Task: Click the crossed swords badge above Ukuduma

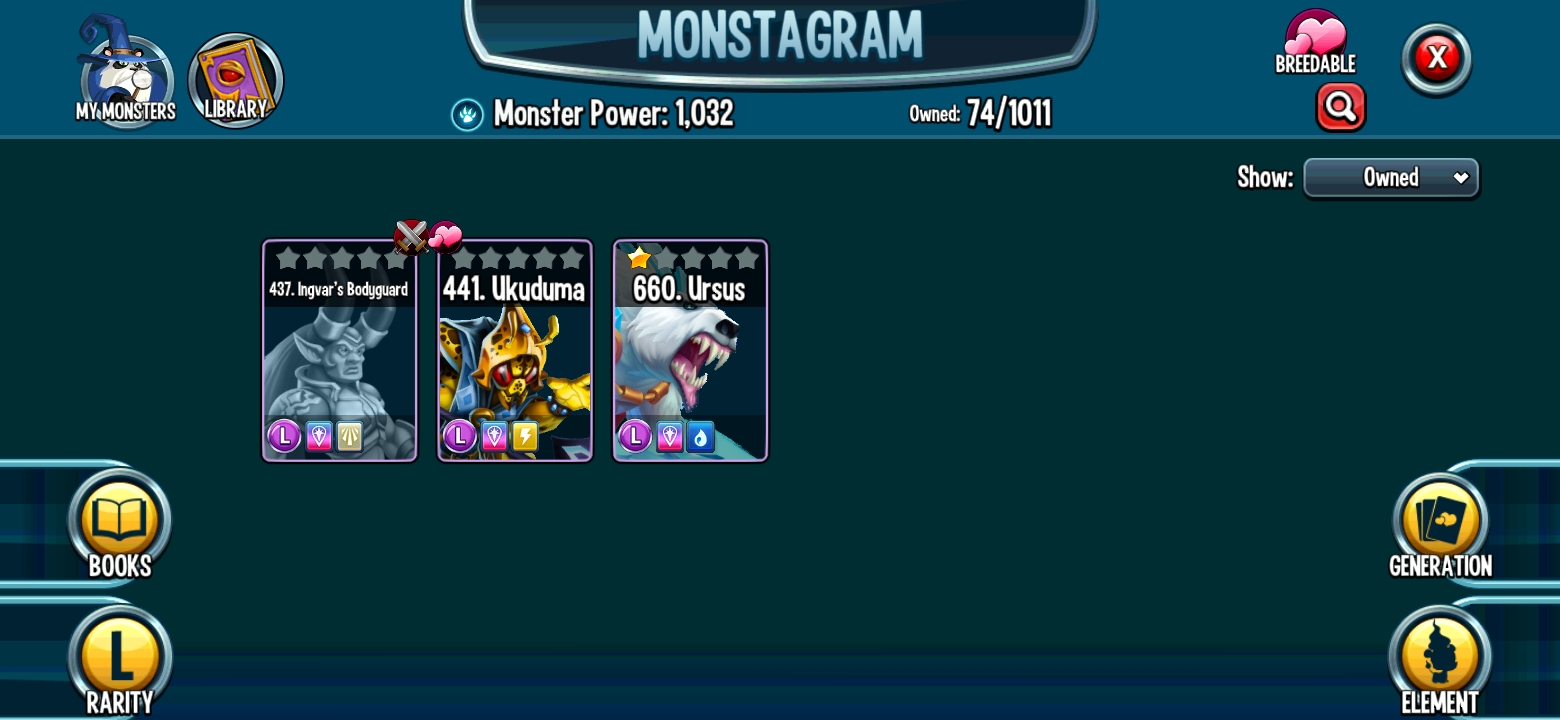Action: (413, 237)
